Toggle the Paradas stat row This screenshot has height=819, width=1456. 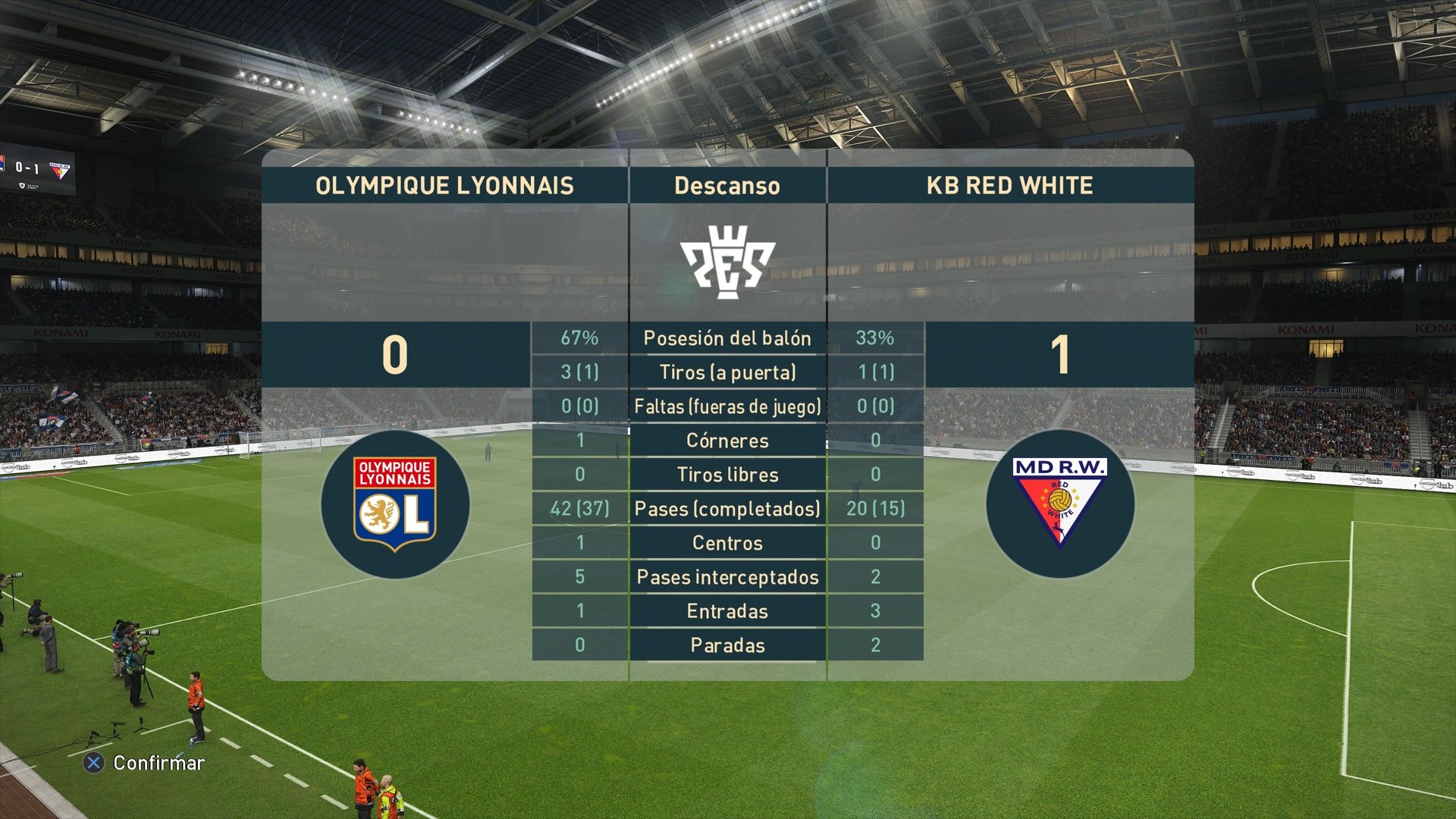tap(726, 645)
